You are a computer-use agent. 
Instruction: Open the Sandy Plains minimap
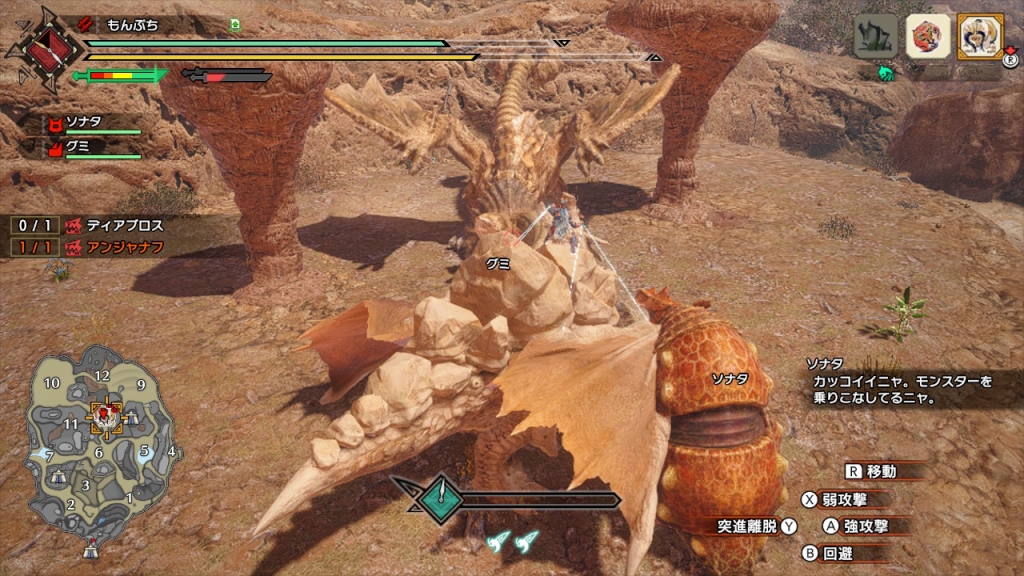[100, 440]
